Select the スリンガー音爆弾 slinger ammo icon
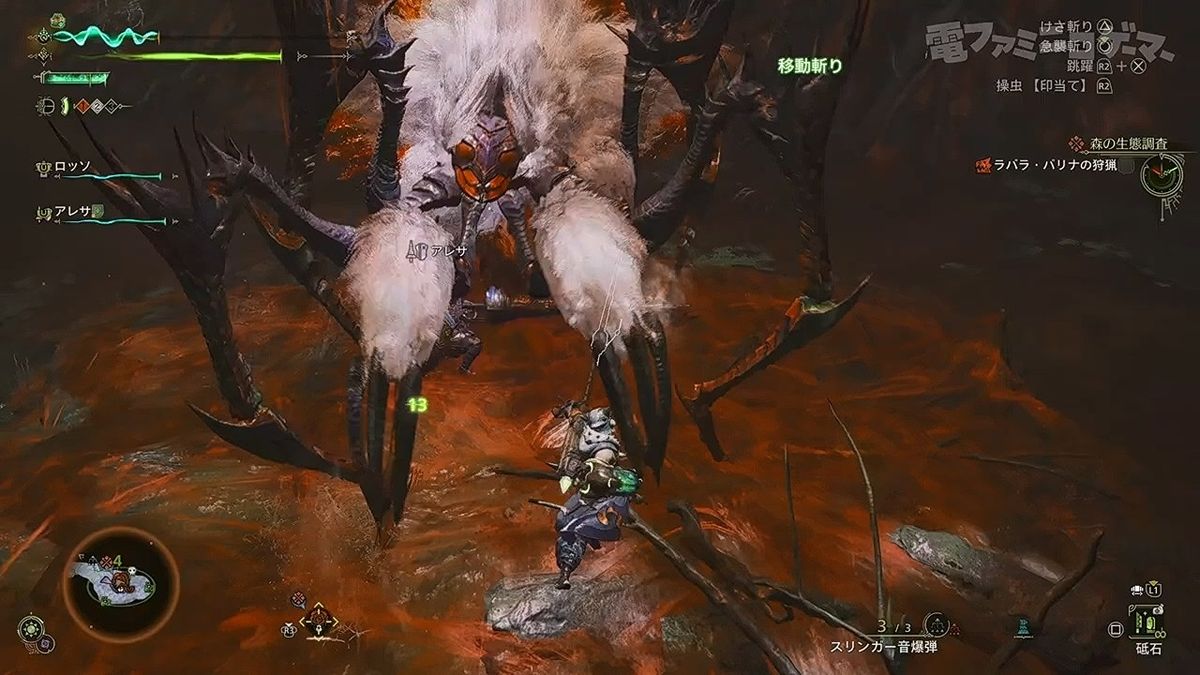The height and width of the screenshot is (675, 1200). (936, 626)
